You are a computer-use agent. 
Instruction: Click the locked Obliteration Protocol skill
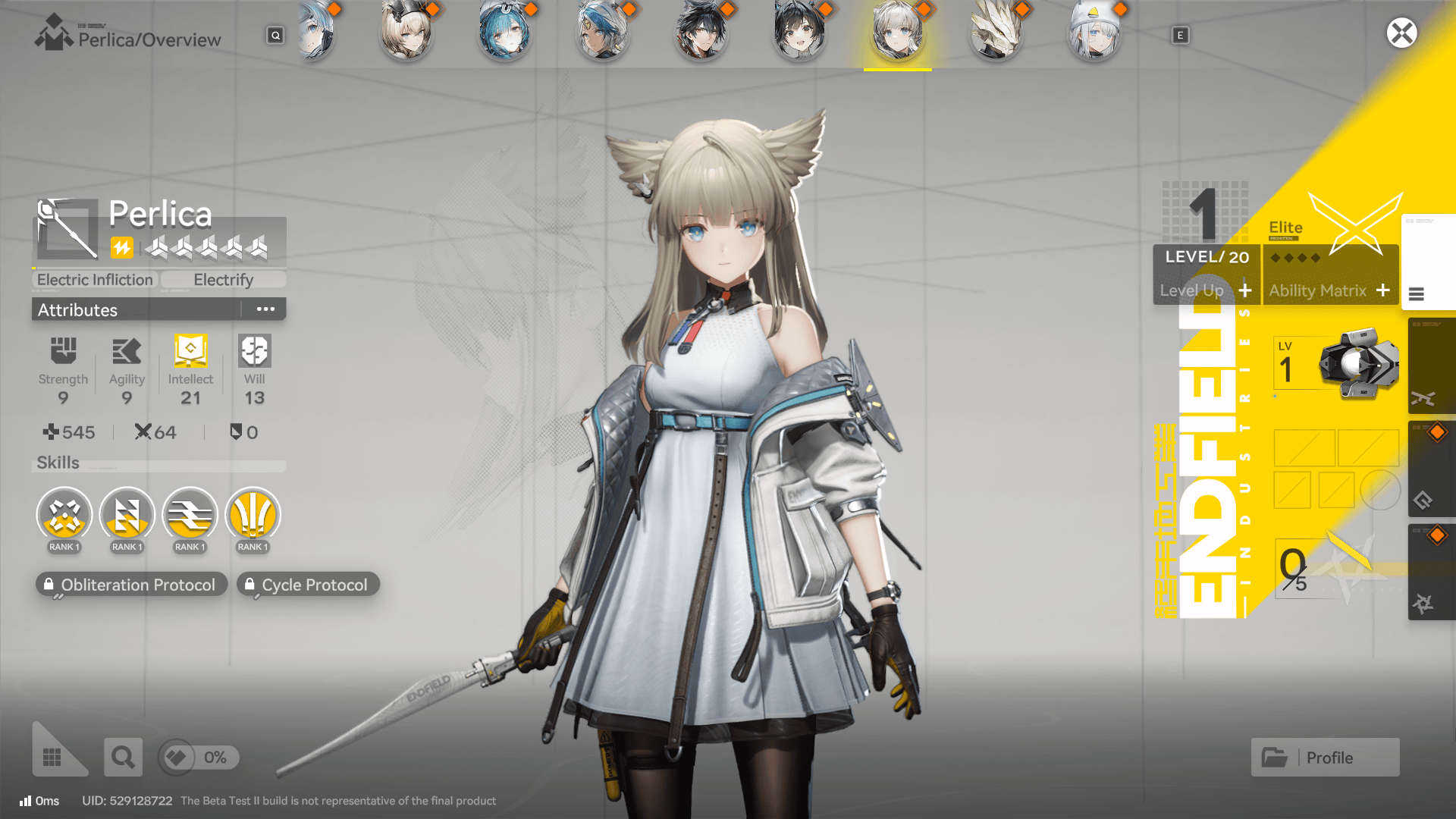coord(131,584)
